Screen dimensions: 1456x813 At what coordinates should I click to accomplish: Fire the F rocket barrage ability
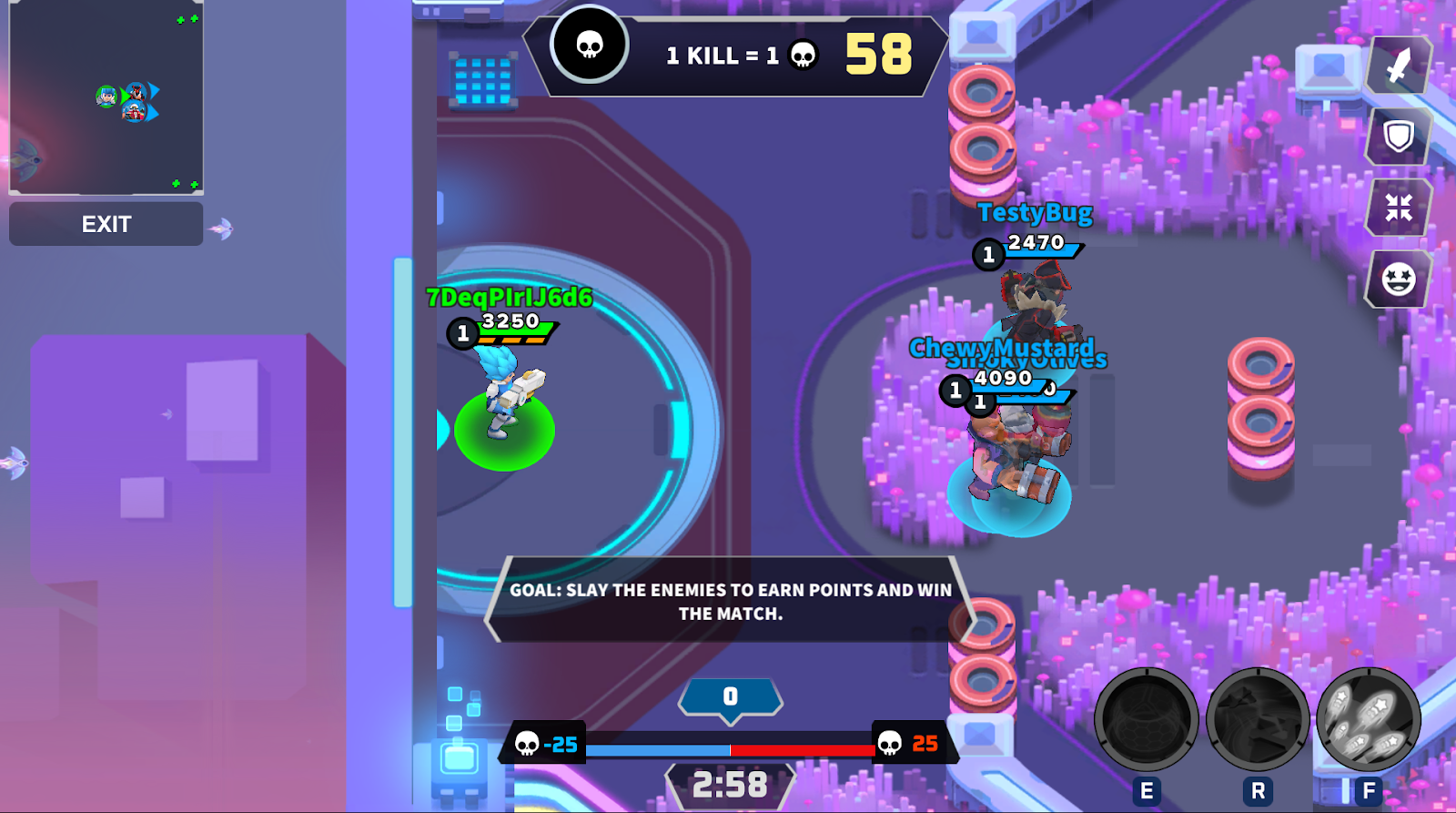pos(1370,719)
